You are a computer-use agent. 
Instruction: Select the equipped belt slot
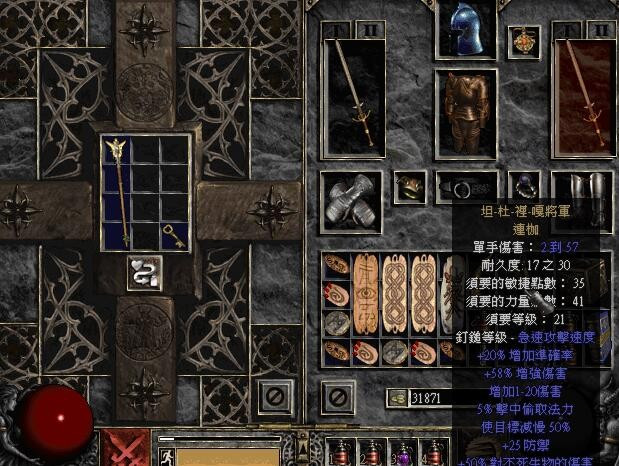point(465,186)
